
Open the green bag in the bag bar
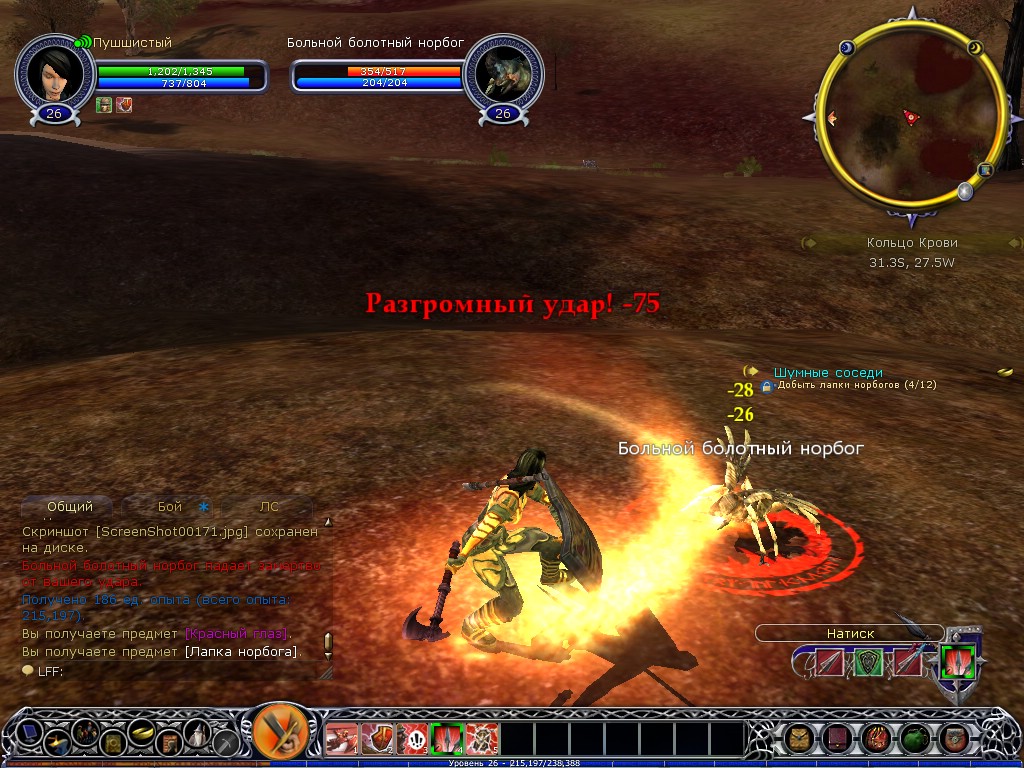tap(915, 739)
